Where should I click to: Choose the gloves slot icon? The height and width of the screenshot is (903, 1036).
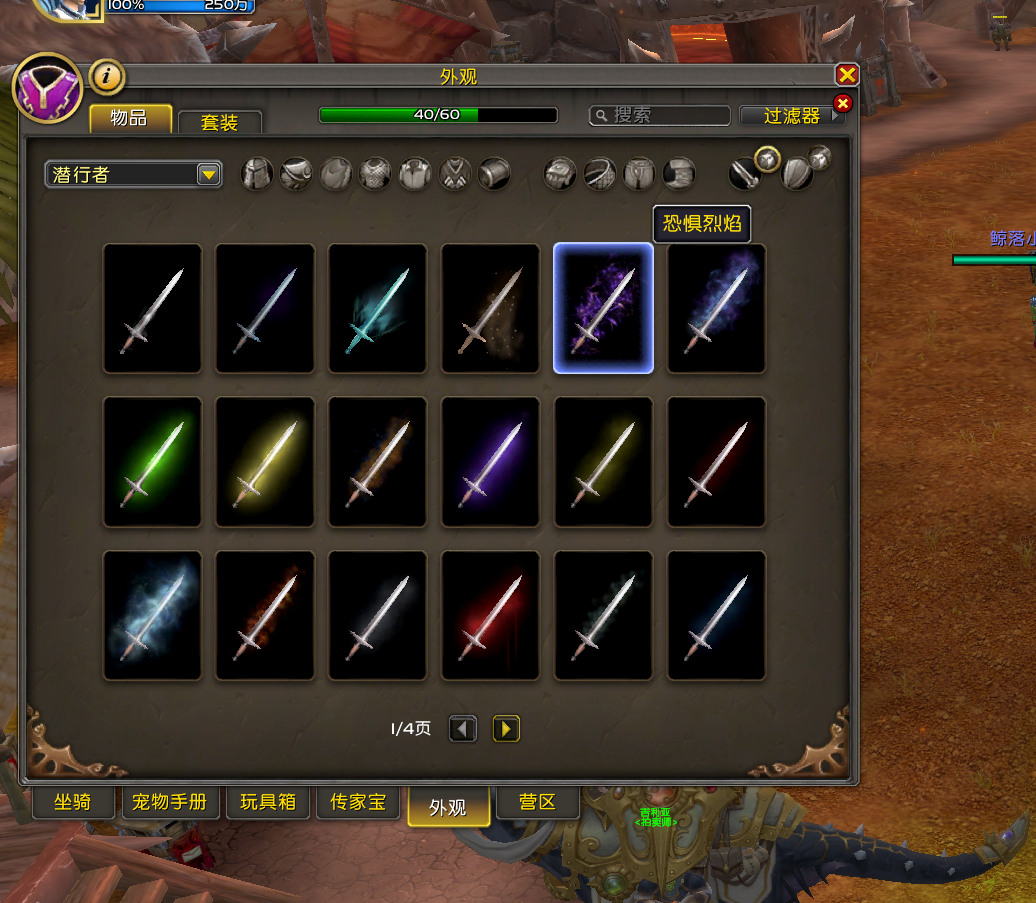(x=559, y=174)
